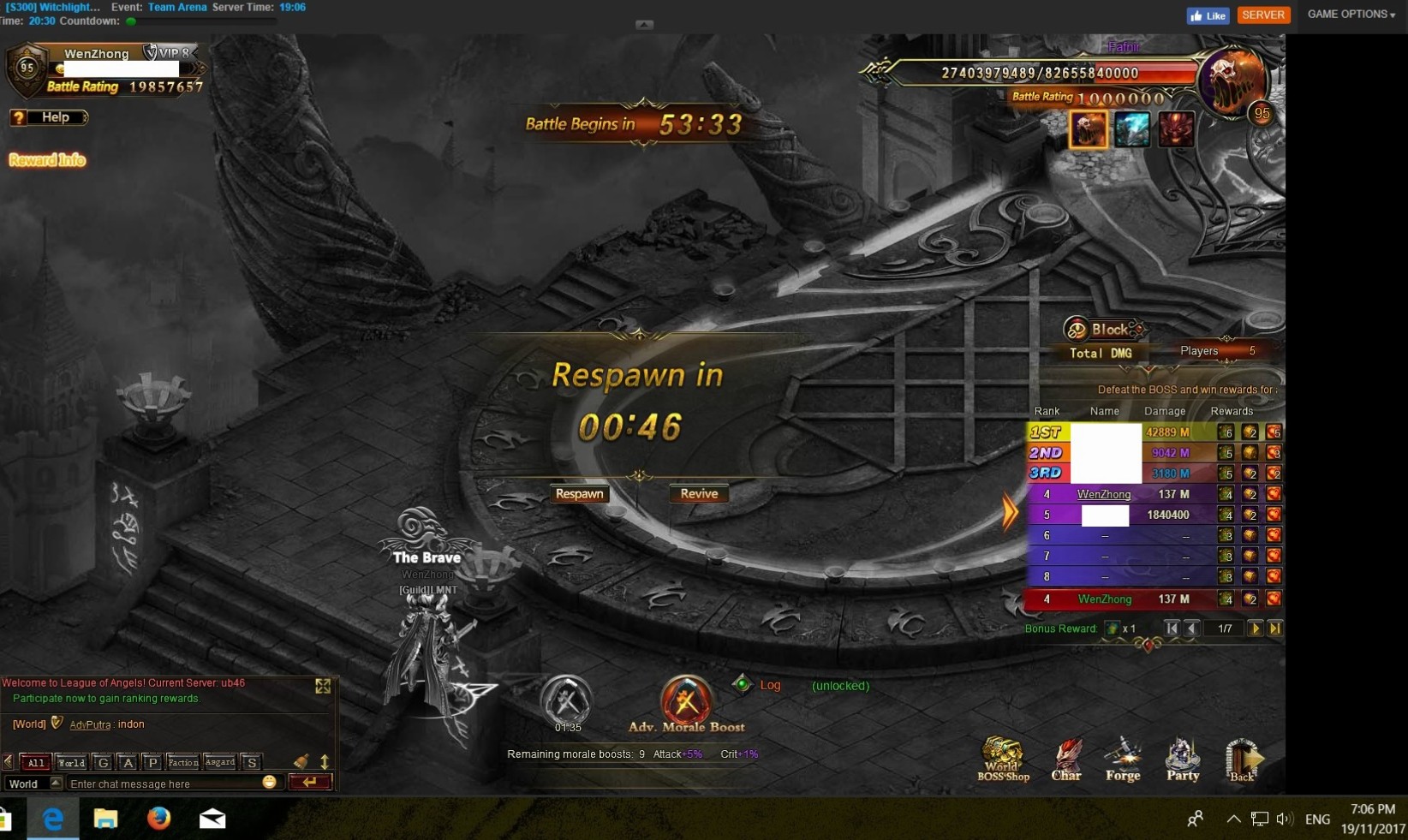This screenshot has width=1408, height=840.
Task: Switch to the Total DMG tab
Action: tap(1101, 353)
